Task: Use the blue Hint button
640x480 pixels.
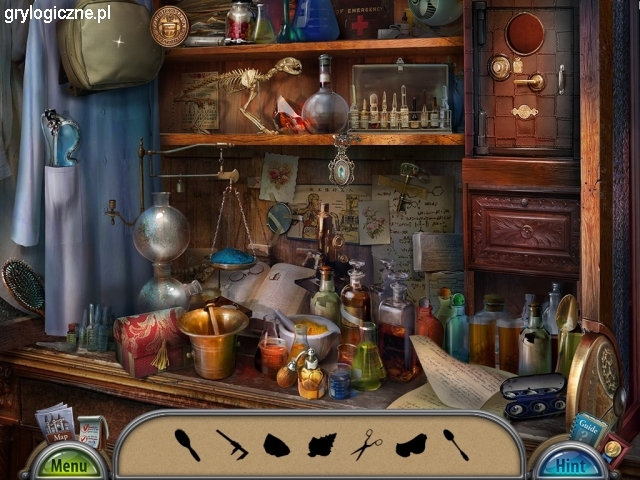Action: point(570,465)
